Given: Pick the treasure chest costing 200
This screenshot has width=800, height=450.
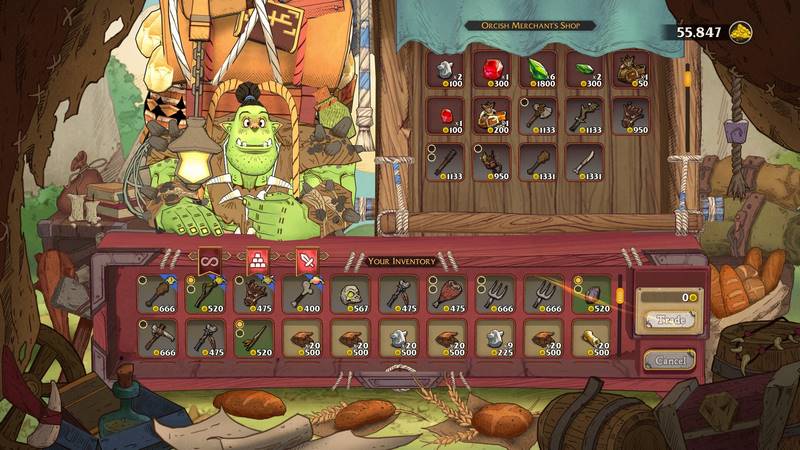Looking at the screenshot, I should tap(492, 115).
